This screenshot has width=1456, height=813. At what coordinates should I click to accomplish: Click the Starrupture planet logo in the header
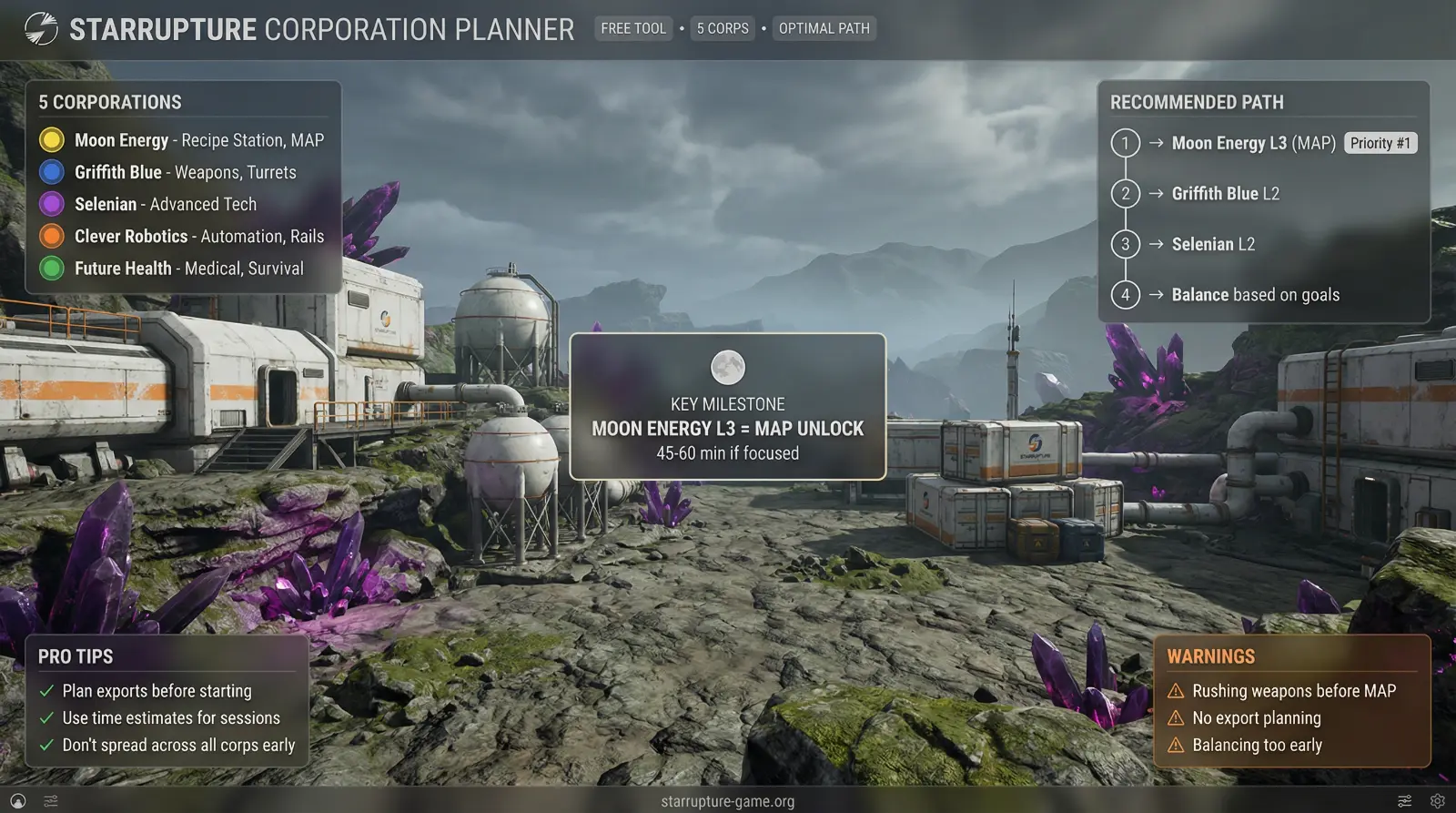[x=39, y=28]
